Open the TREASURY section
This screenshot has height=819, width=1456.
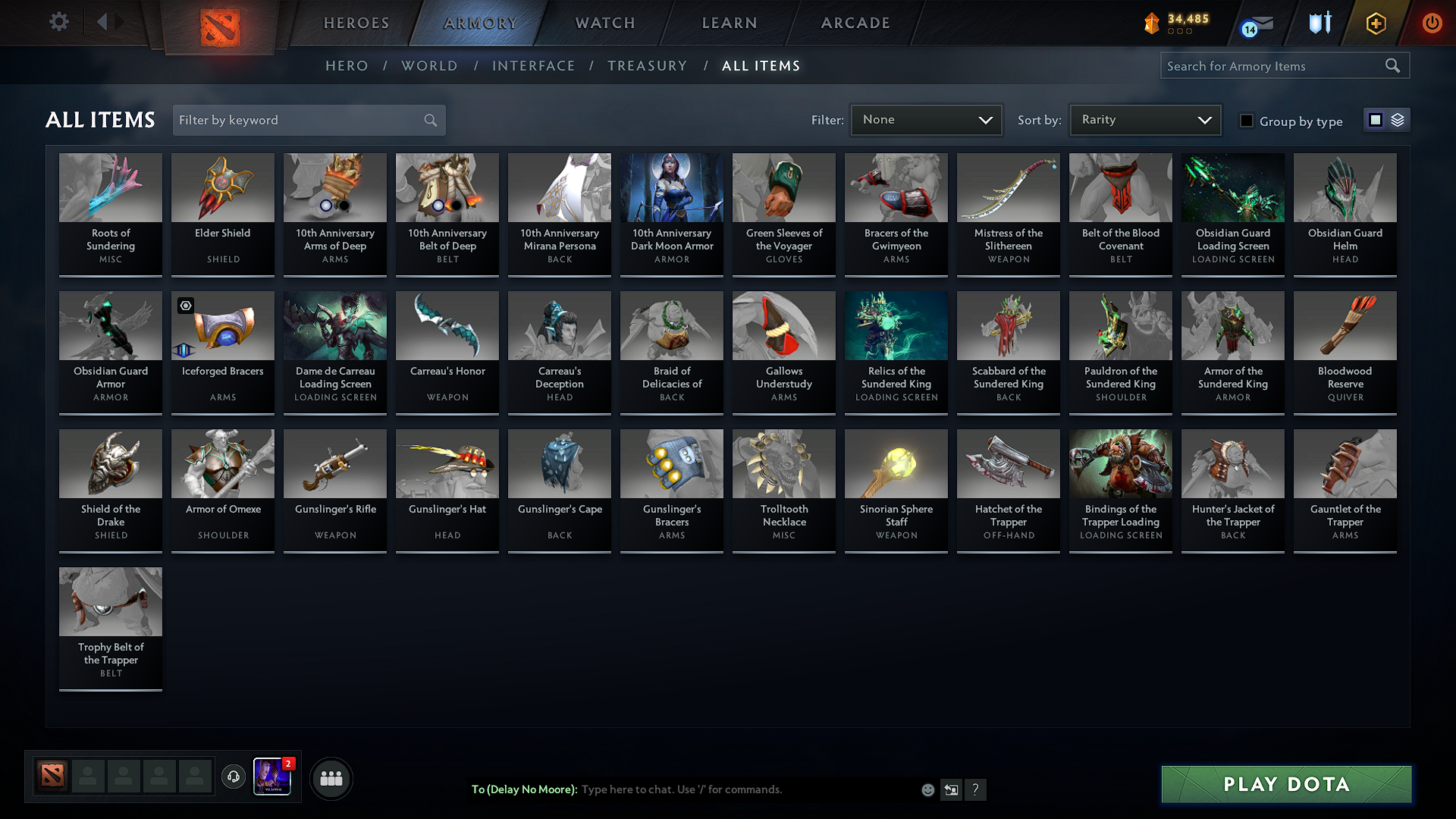[x=647, y=66]
